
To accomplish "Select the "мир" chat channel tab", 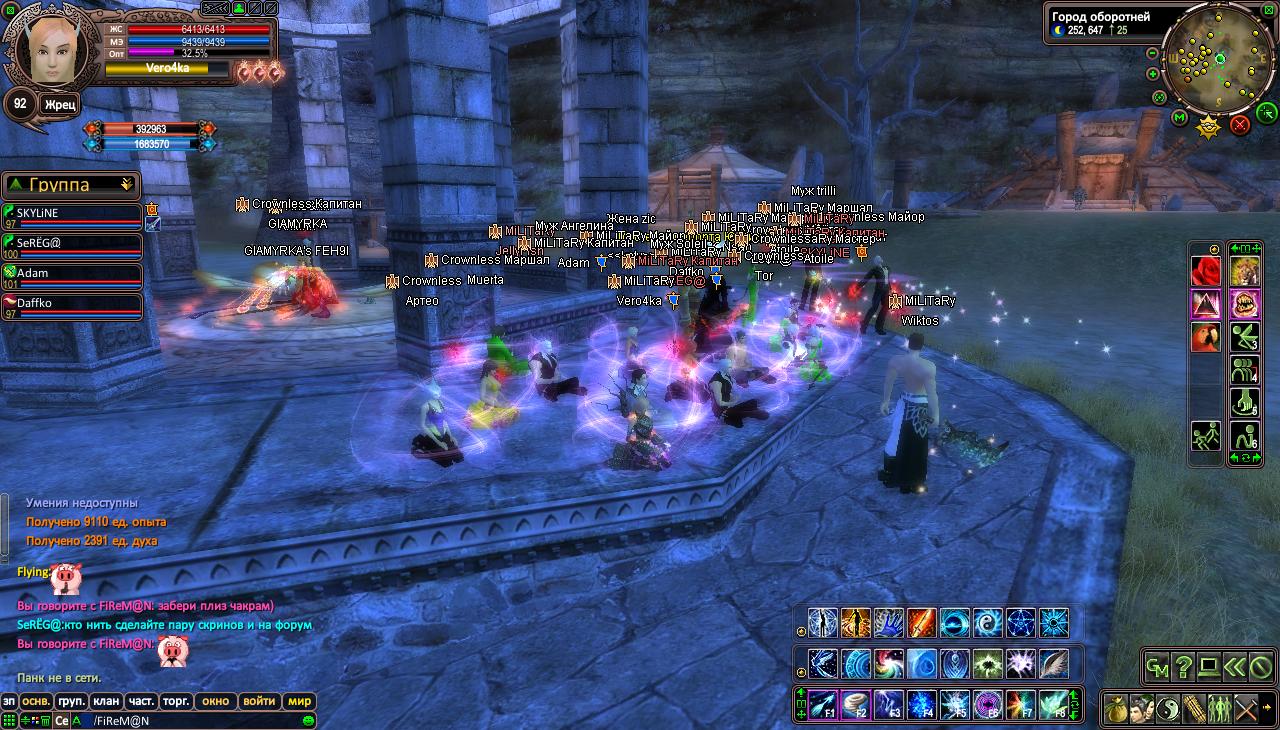I will pos(299,701).
